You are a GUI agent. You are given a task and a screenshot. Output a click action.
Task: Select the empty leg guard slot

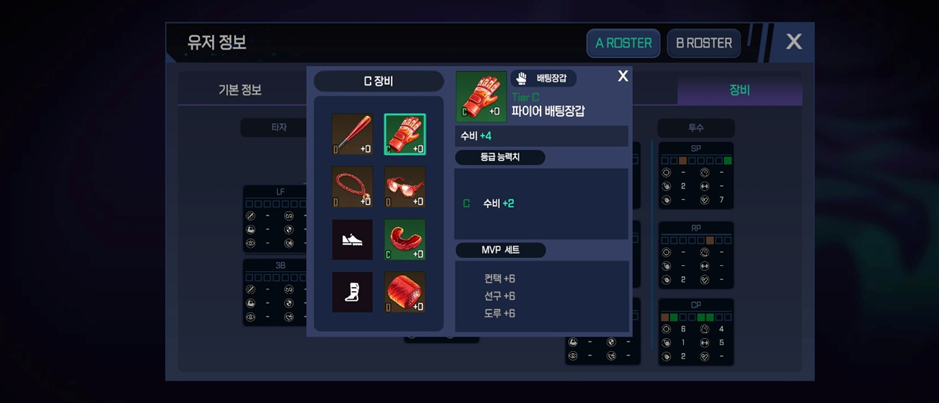(352, 292)
